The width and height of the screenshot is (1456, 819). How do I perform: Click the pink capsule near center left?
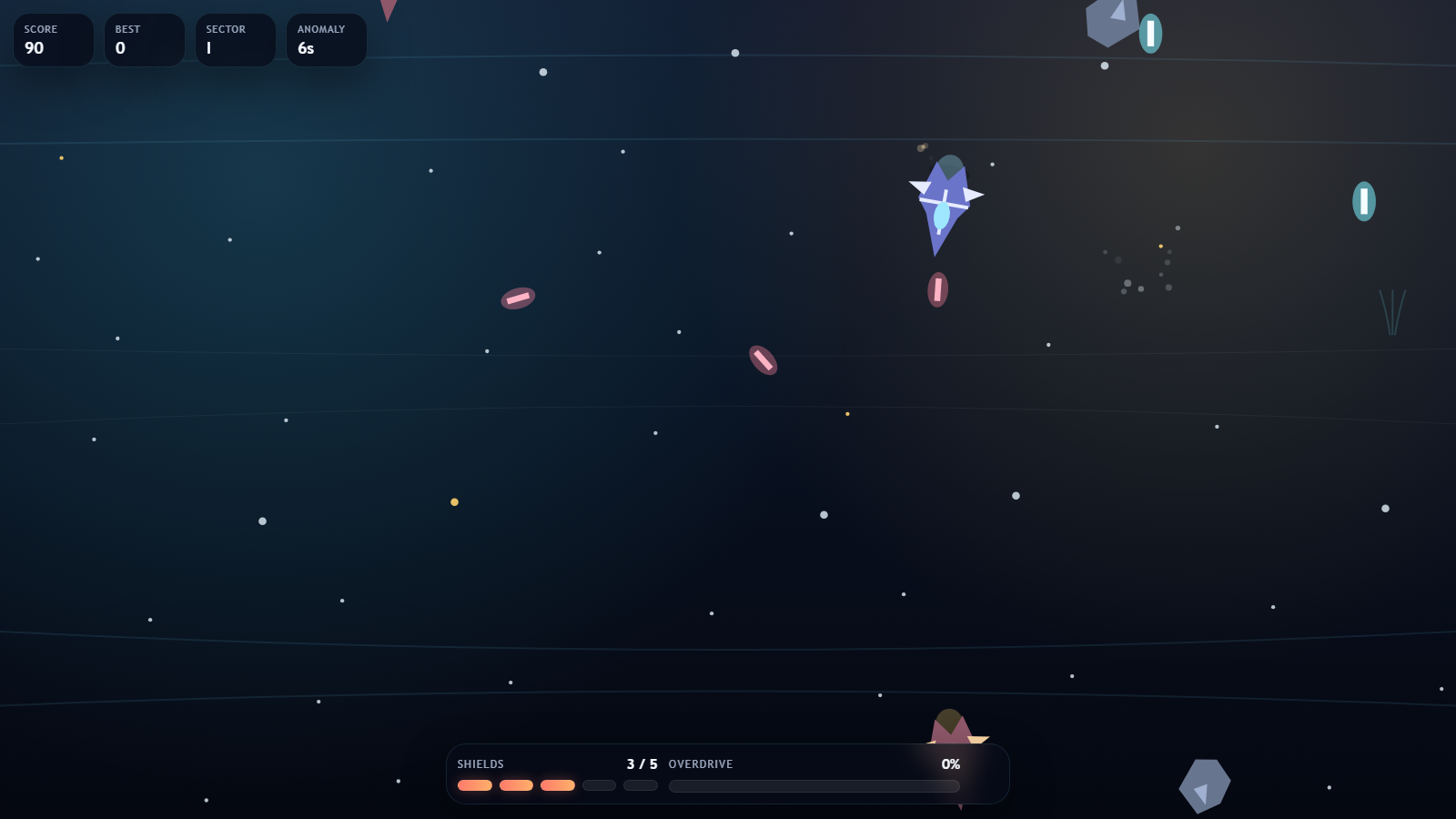pos(517,298)
